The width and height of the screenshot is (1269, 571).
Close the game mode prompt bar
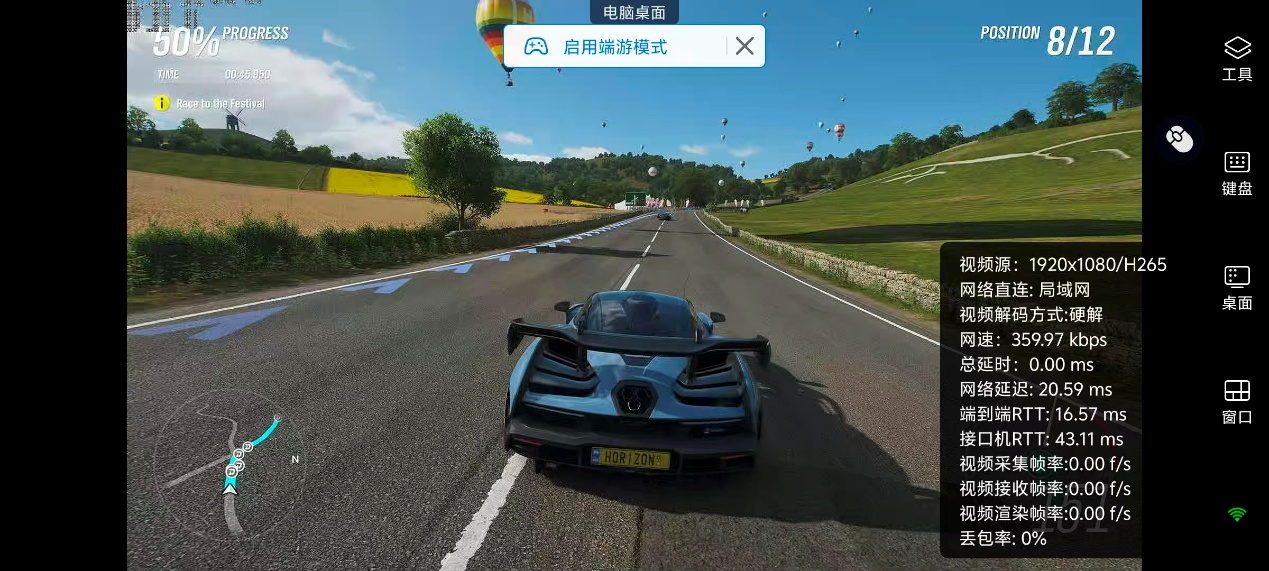(745, 46)
